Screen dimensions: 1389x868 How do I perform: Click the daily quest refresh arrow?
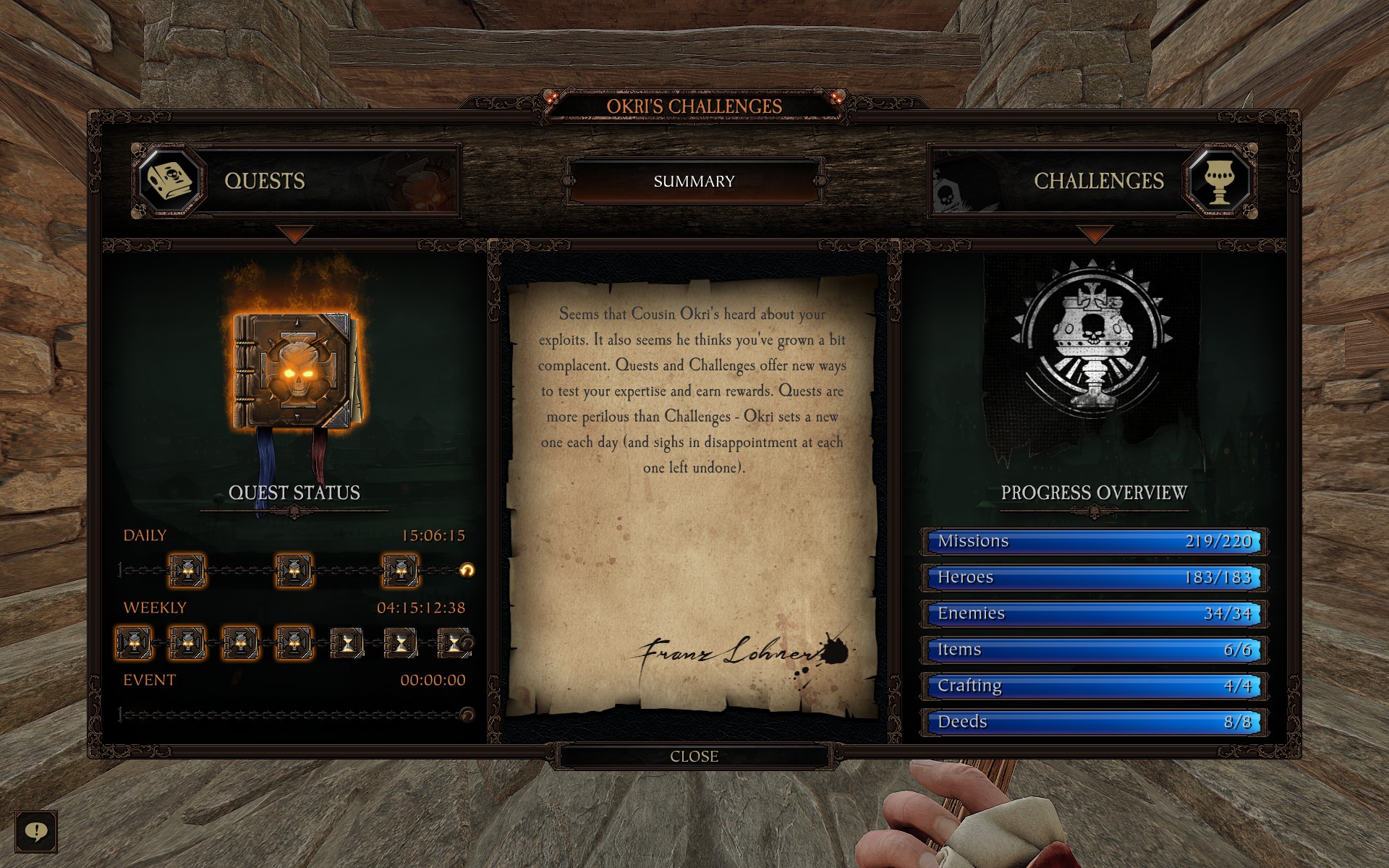coord(467,571)
